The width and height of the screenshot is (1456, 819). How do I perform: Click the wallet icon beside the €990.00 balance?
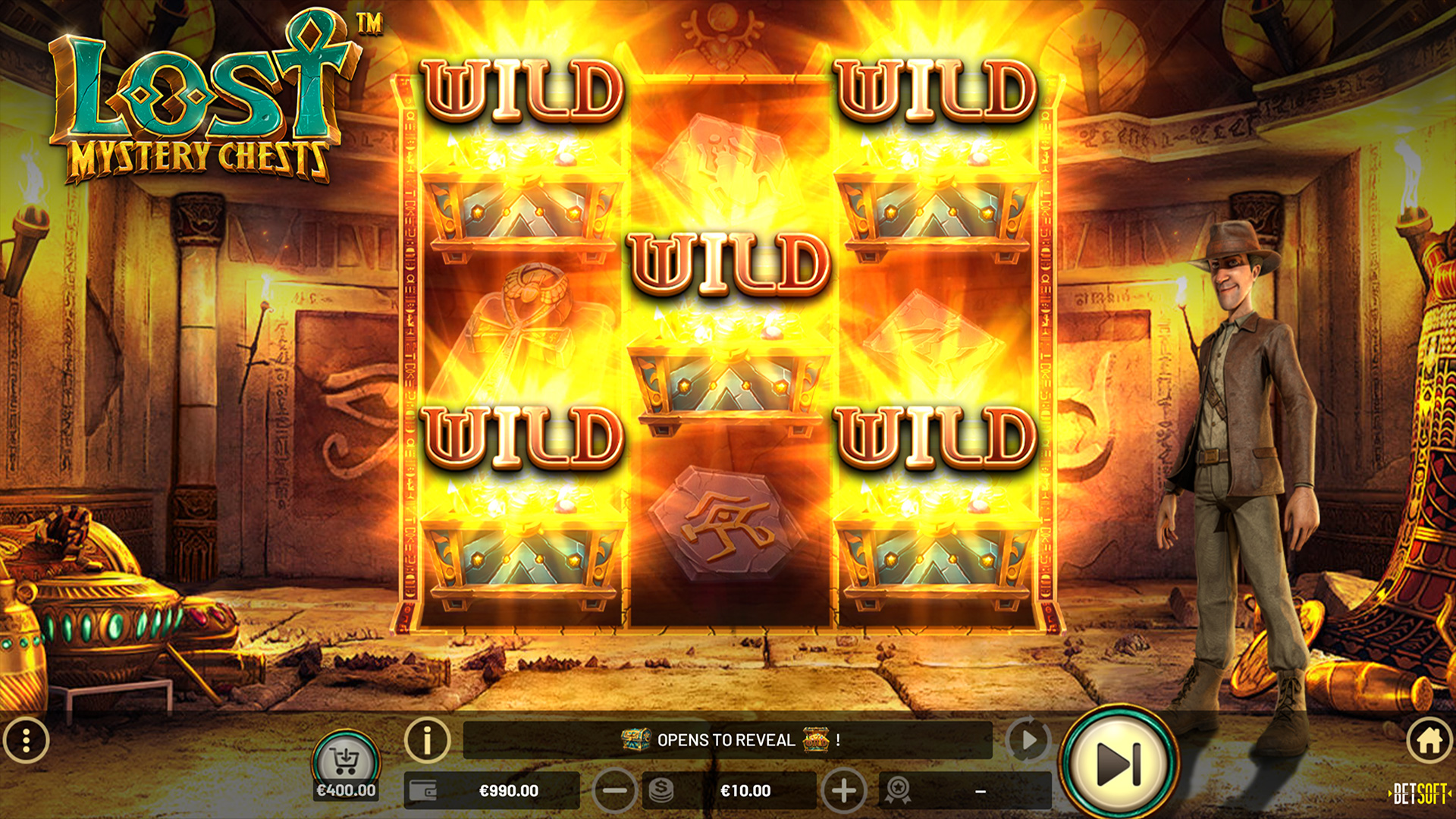(422, 791)
